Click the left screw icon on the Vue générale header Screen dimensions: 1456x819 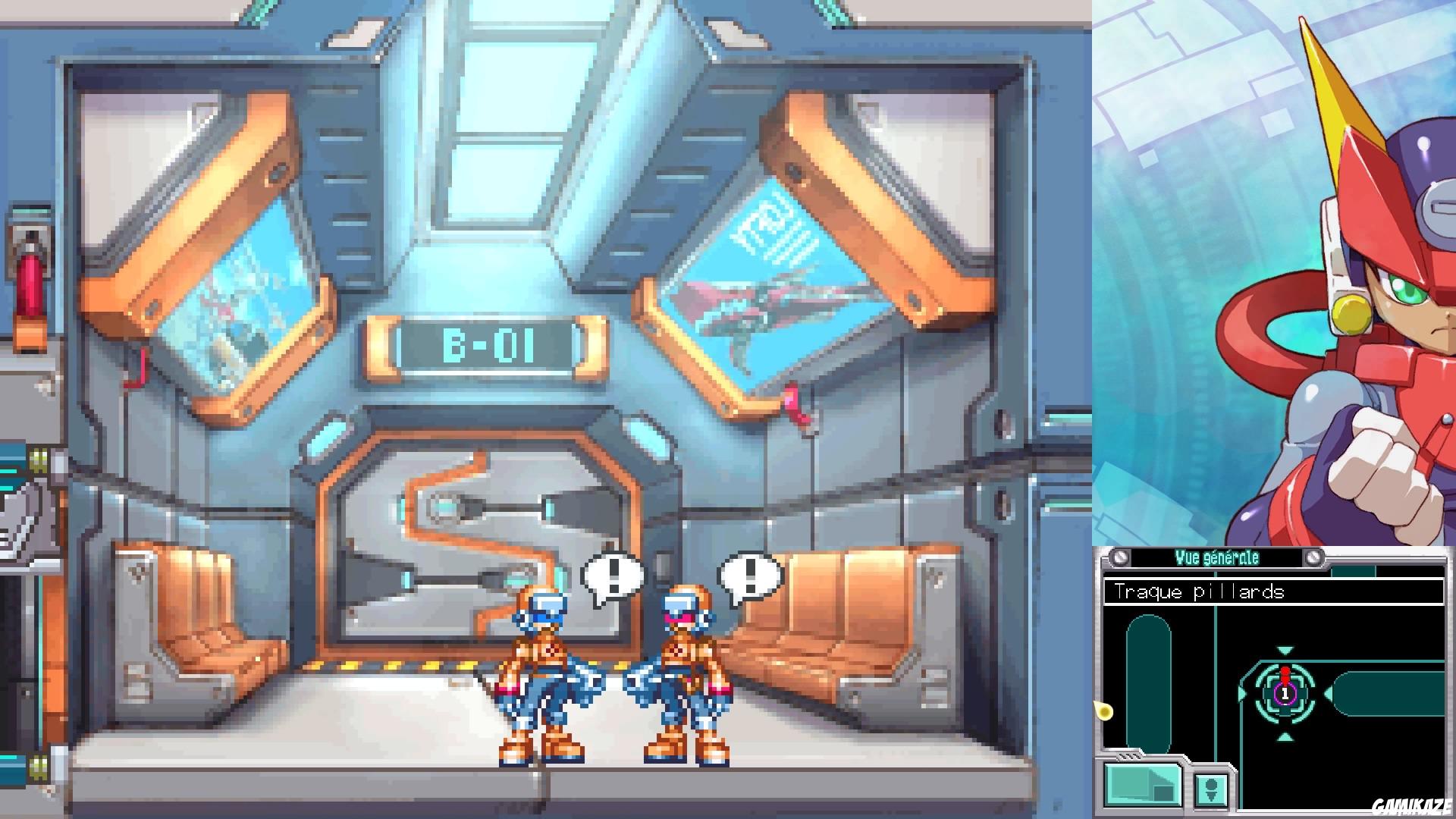pos(1119,557)
